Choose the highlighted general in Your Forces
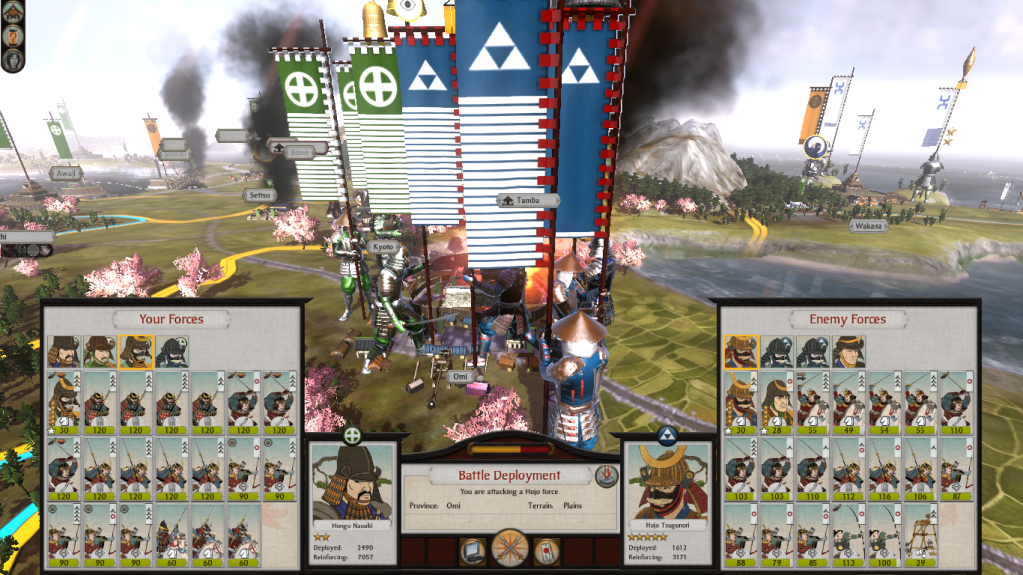Image resolution: width=1023 pixels, height=575 pixels. pyautogui.click(x=136, y=352)
